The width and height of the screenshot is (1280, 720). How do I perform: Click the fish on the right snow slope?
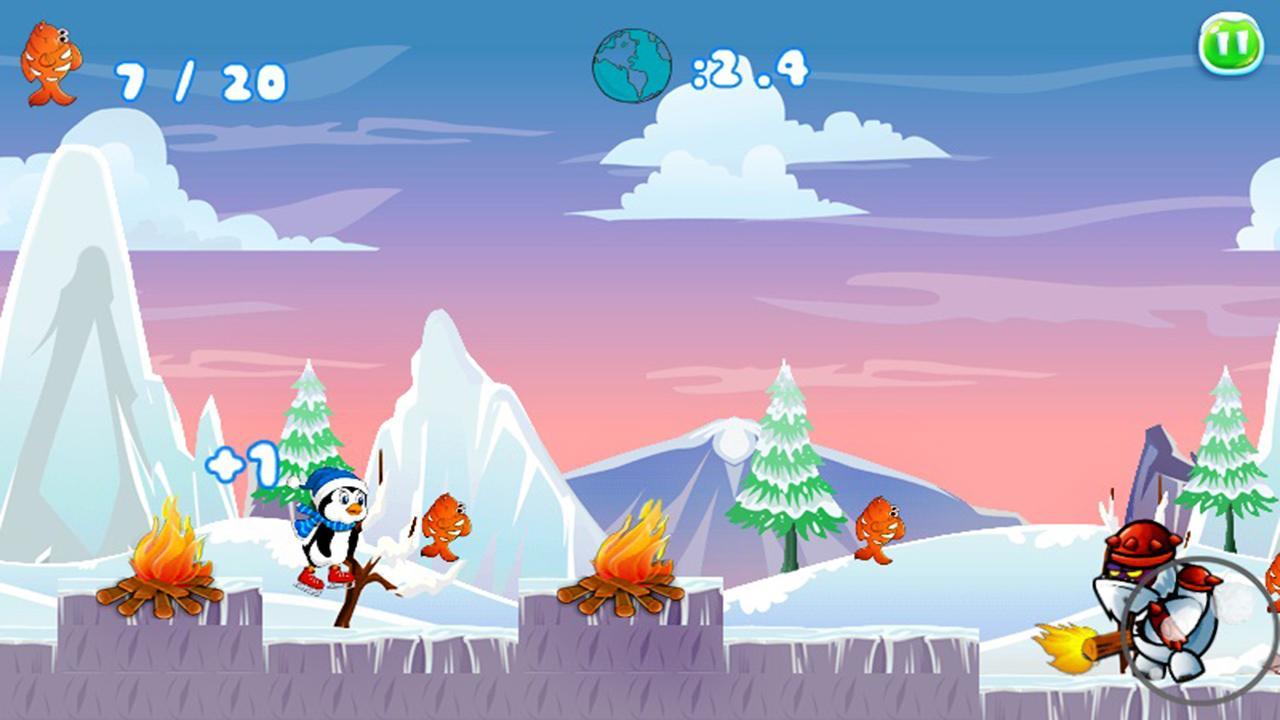pyautogui.click(x=880, y=525)
